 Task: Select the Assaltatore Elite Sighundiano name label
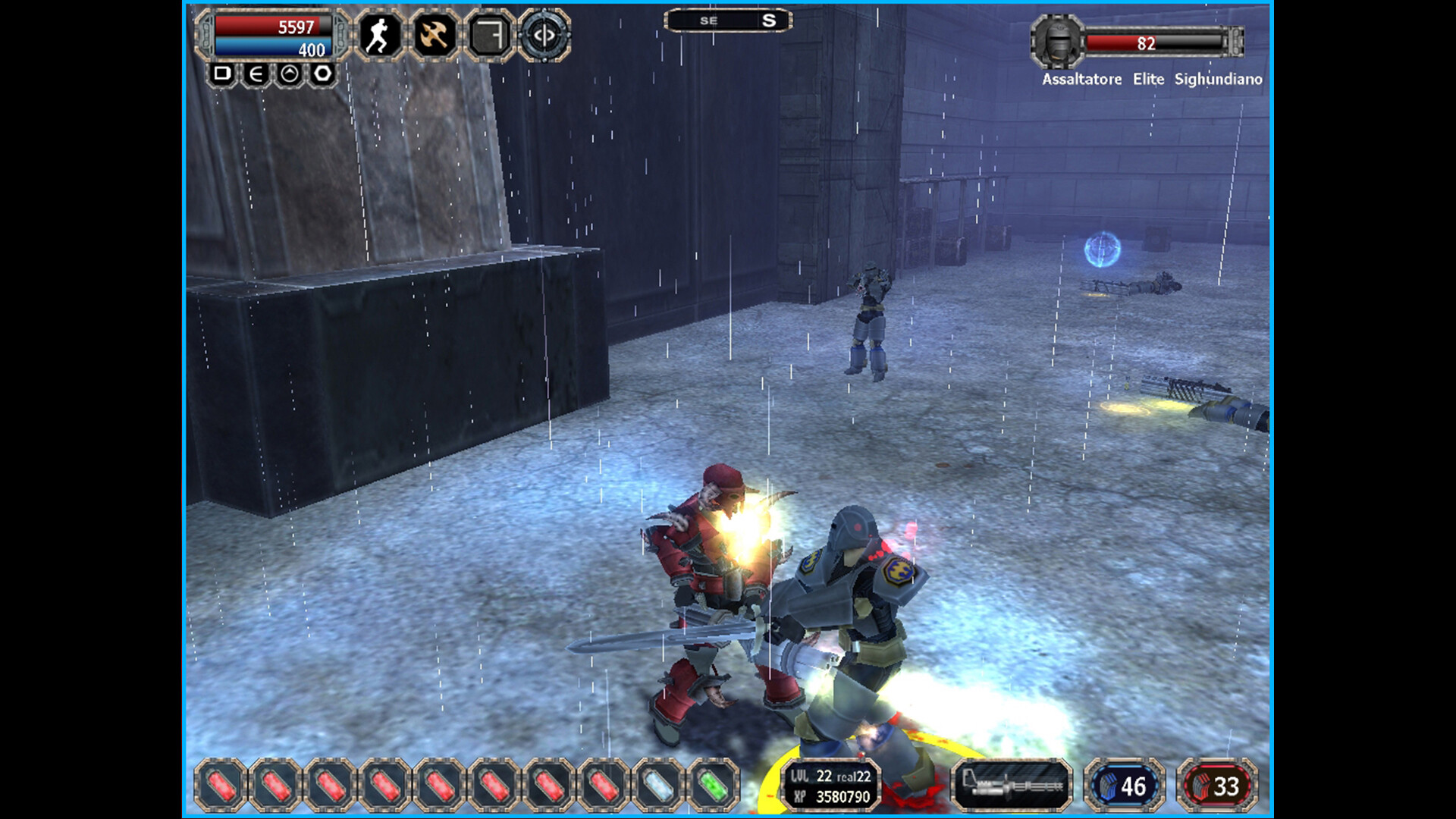[1151, 78]
